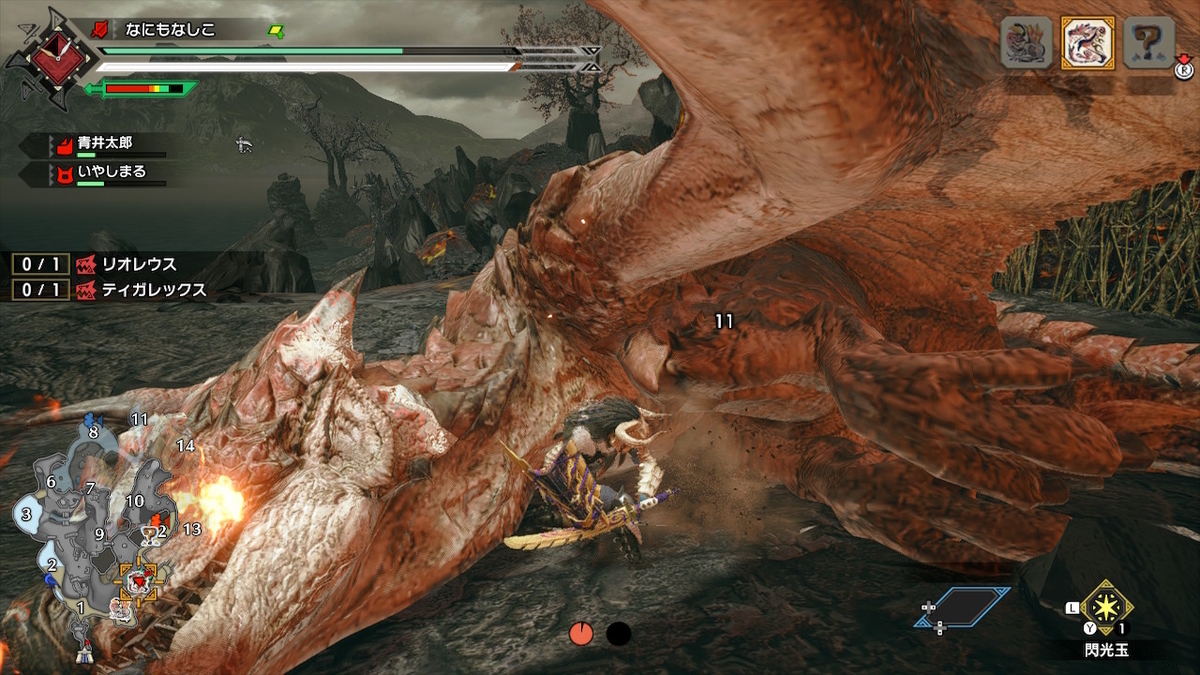Click area 13 on the minimap
Image resolution: width=1200 pixels, height=675 pixels.
(x=192, y=528)
